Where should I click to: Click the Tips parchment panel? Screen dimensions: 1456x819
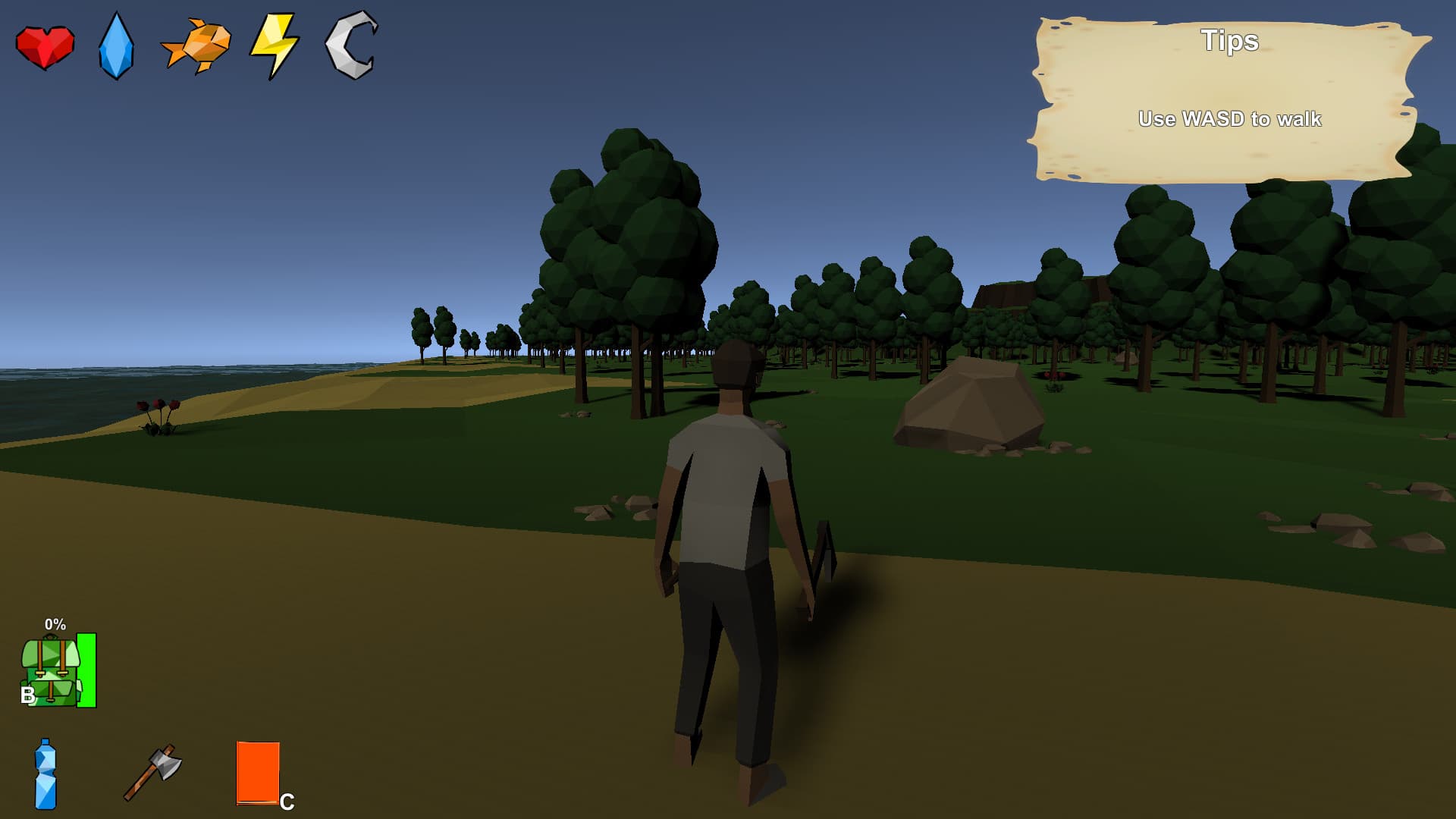tap(1227, 101)
